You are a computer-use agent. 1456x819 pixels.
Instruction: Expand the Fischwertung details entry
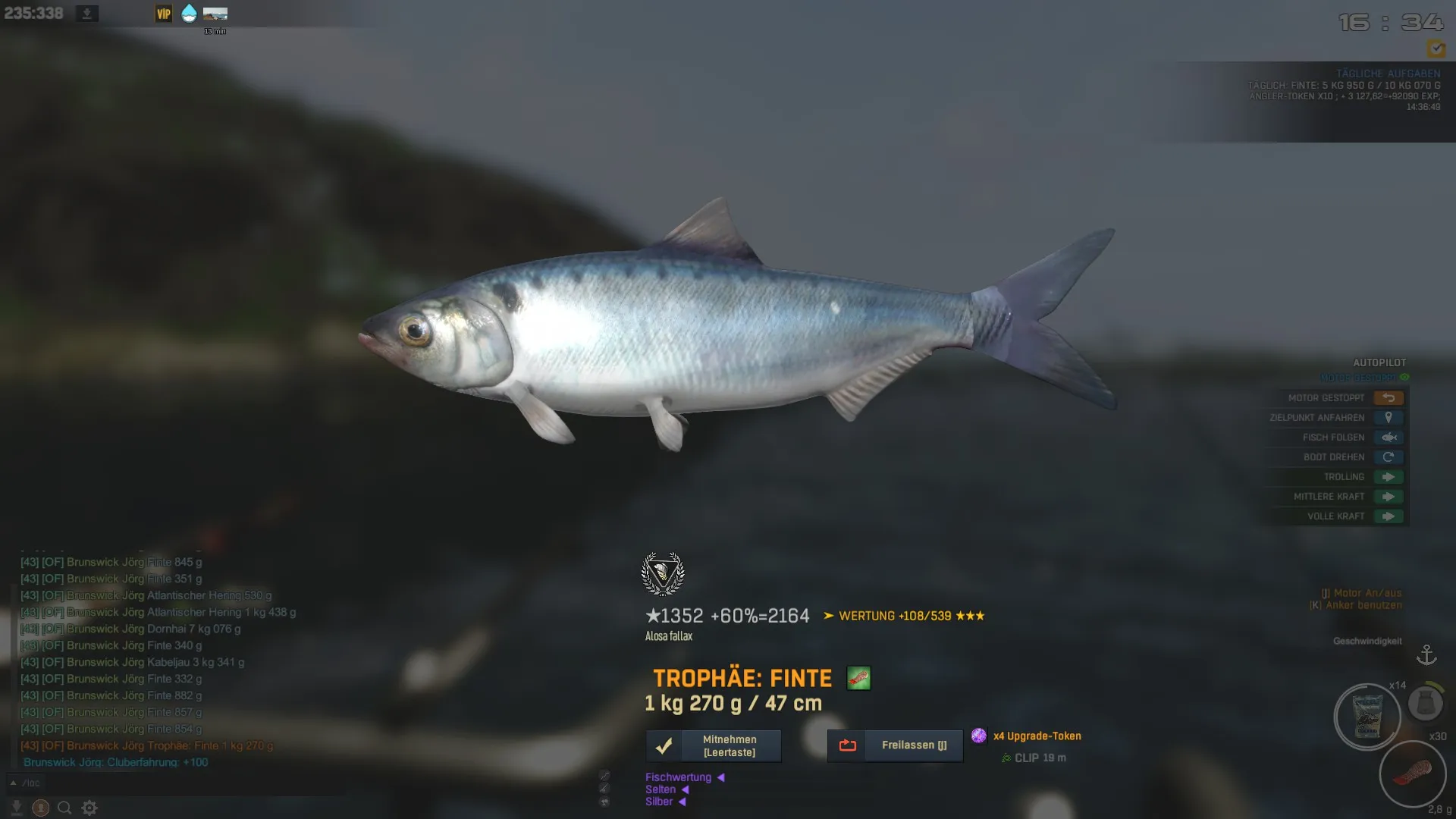pyautogui.click(x=684, y=777)
